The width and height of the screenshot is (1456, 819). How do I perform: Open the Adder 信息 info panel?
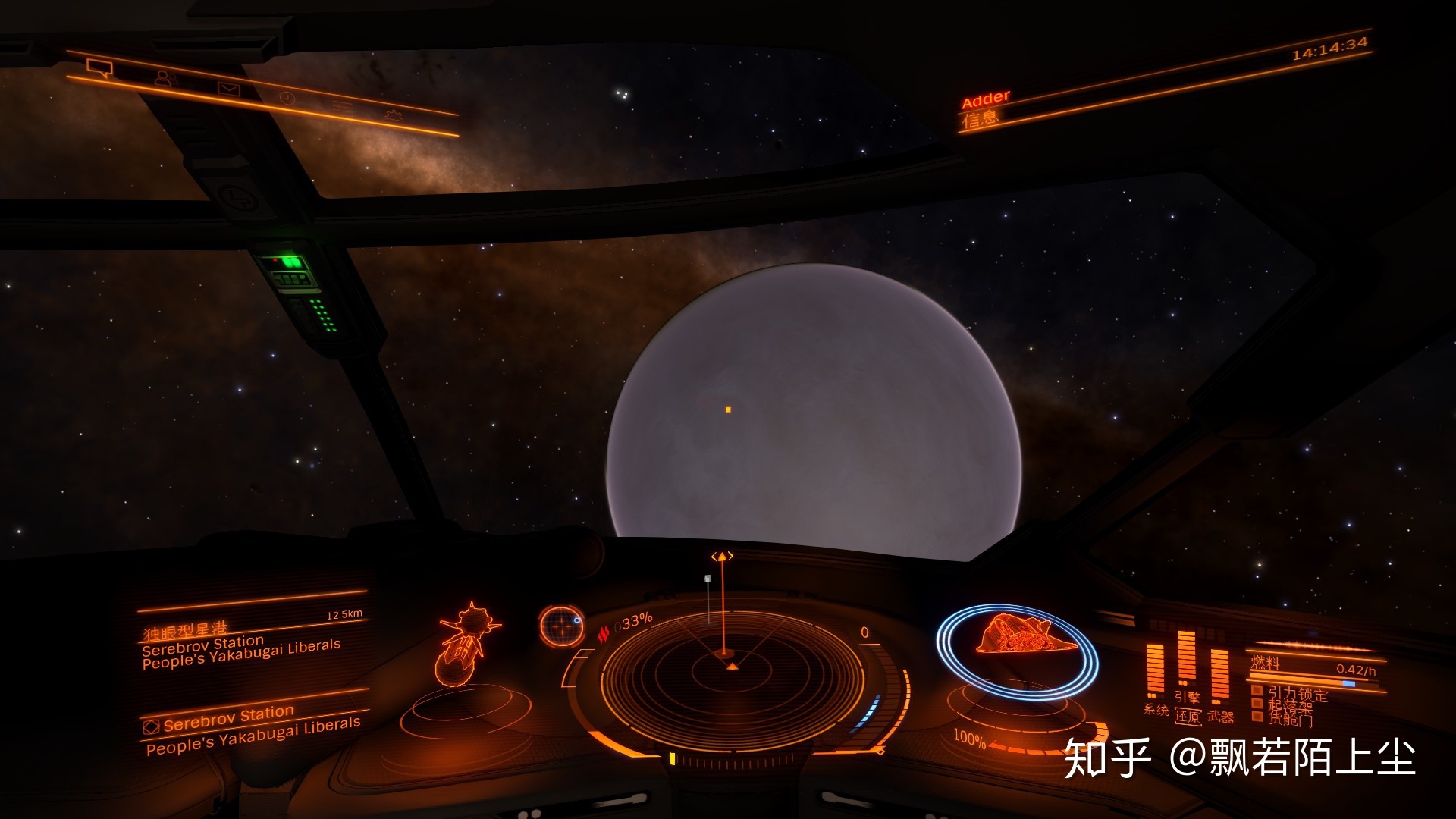[986, 109]
